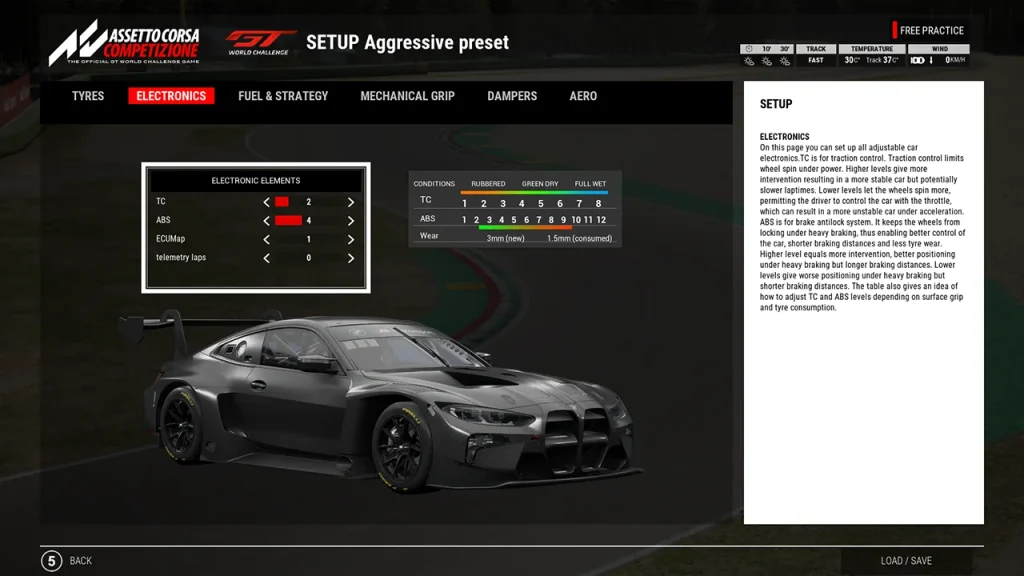
Task: Click the Back button
Action: [67, 561]
